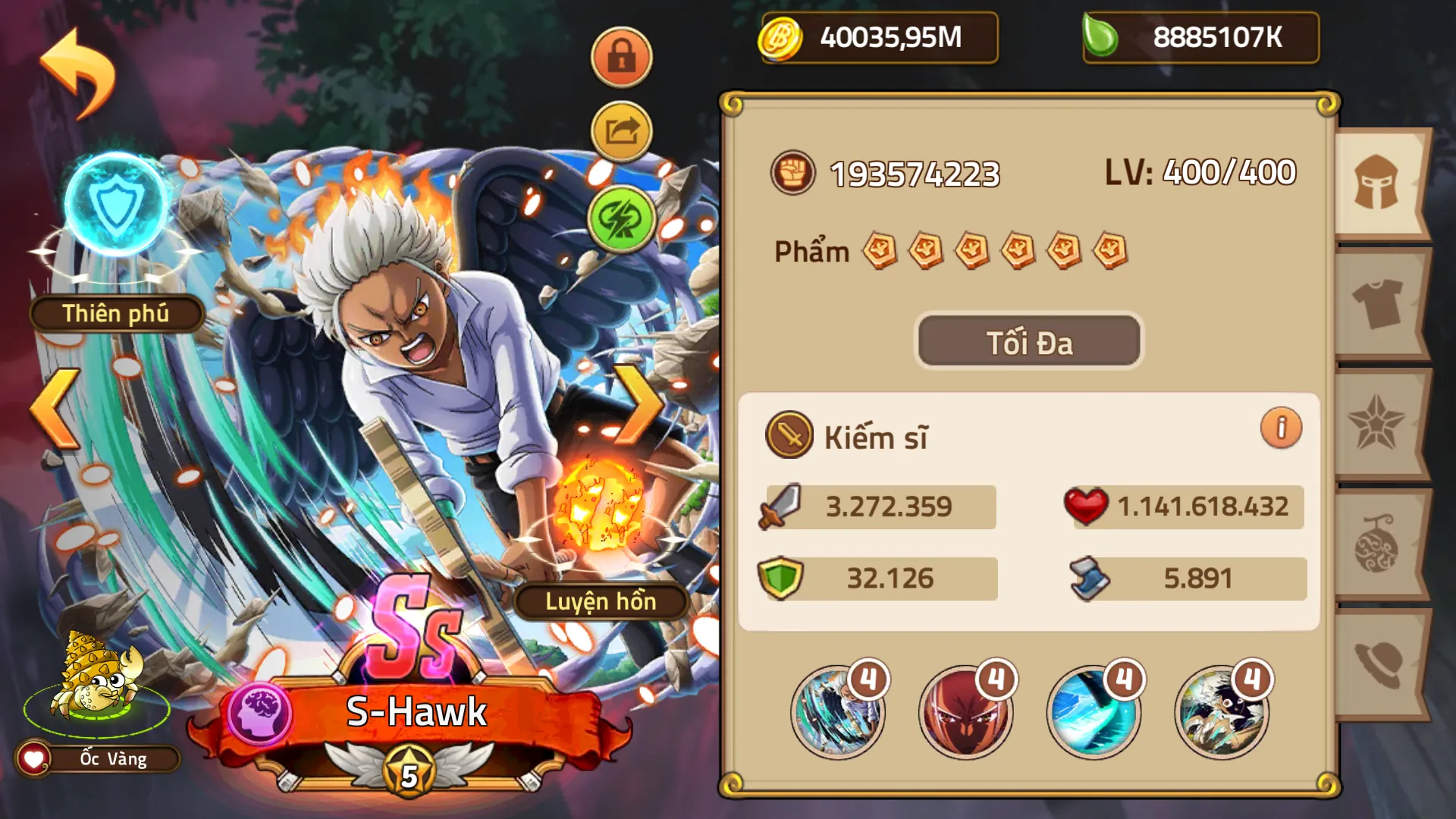Viewport: 1456px width, 819px height.
Task: Tap the first skill with level 4 badge
Action: tap(839, 711)
